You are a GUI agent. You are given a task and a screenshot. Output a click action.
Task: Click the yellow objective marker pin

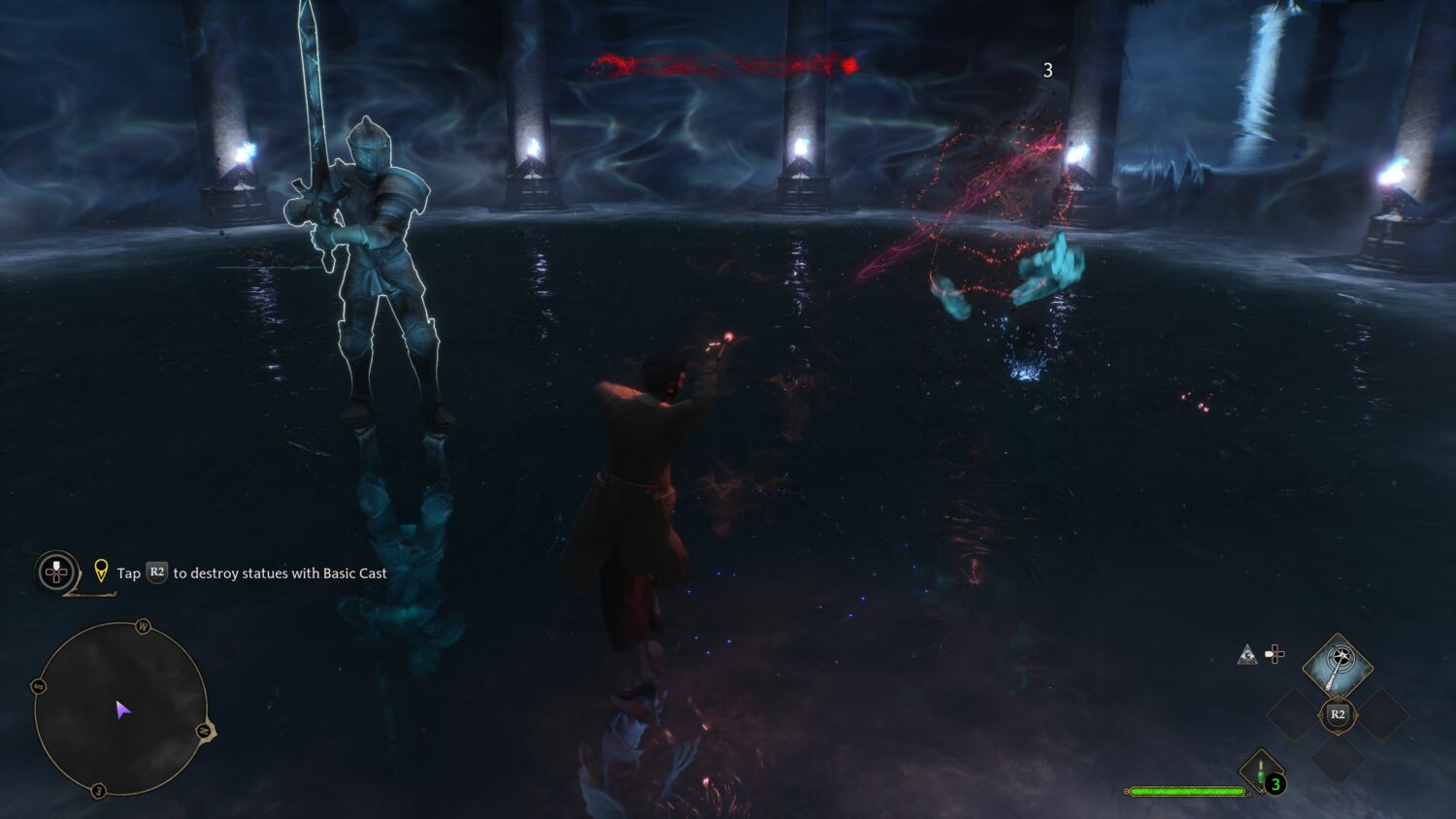pos(101,571)
